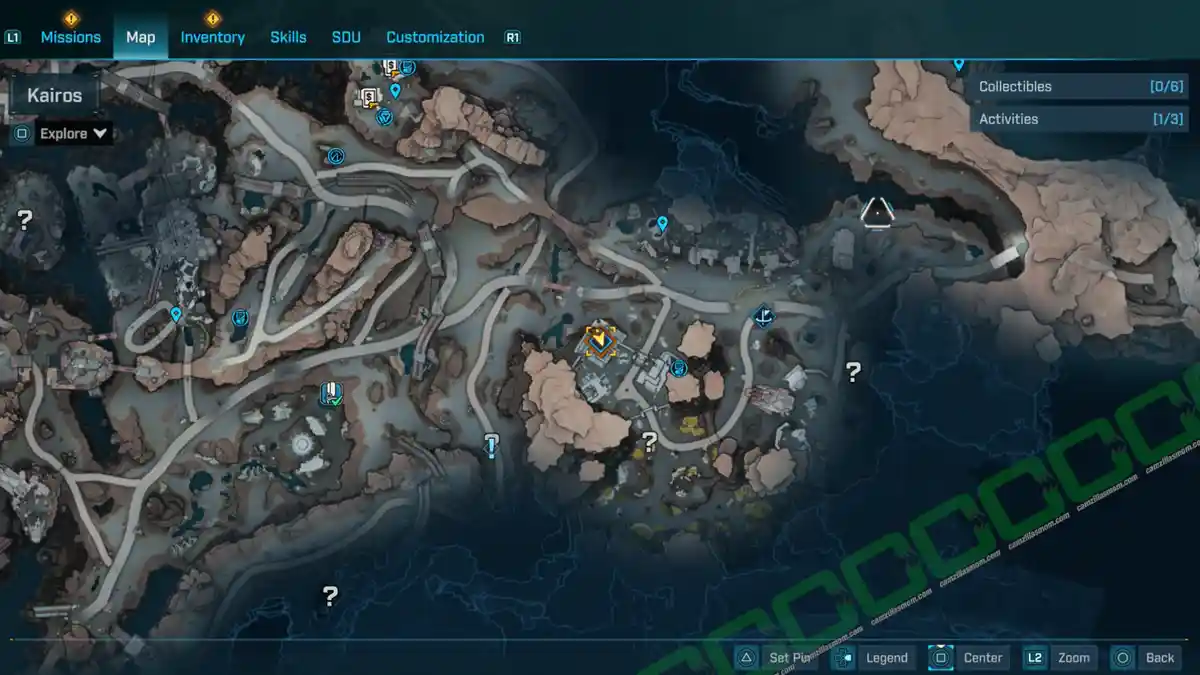This screenshot has height=675, width=1200.
Task: Select the anchor map marker
Action: (764, 318)
